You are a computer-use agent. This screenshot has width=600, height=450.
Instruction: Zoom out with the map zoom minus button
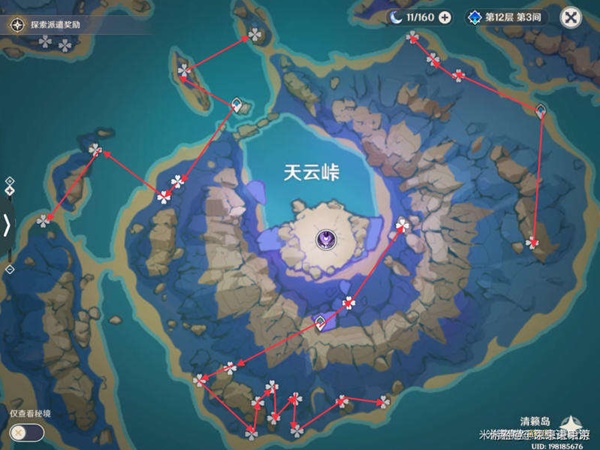click(x=10, y=269)
